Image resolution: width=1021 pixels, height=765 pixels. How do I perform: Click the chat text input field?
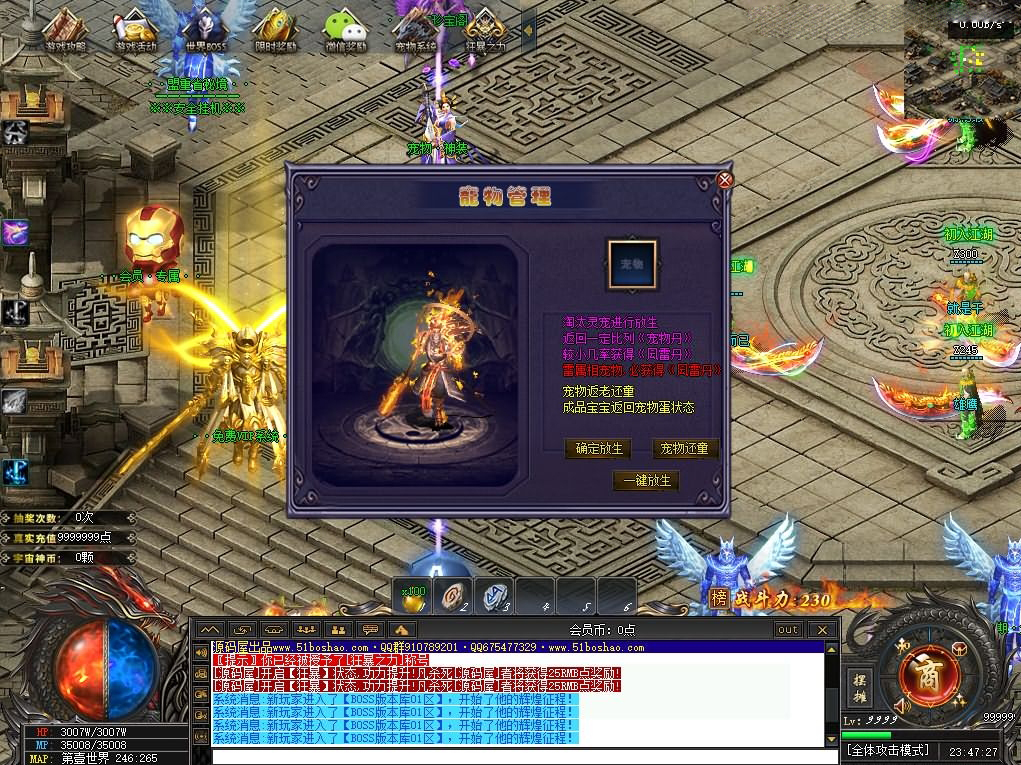coord(520,756)
